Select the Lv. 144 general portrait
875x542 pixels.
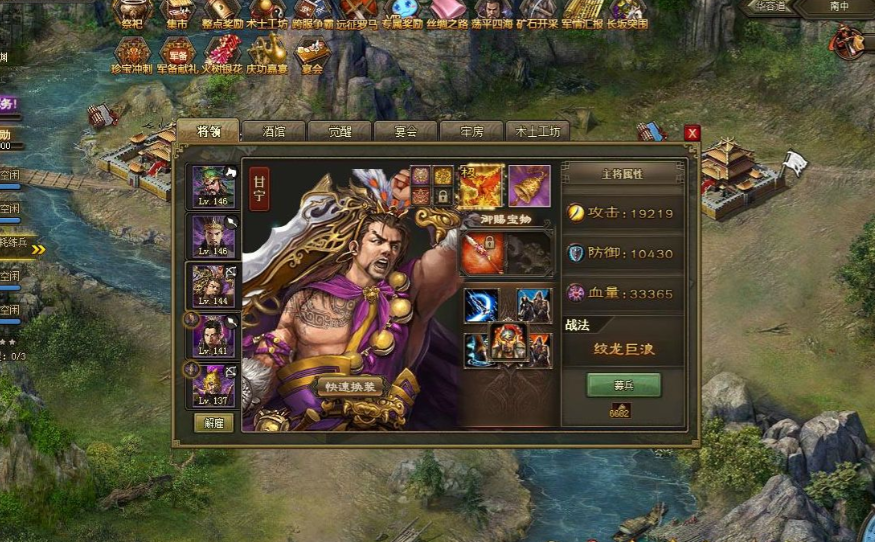213,285
